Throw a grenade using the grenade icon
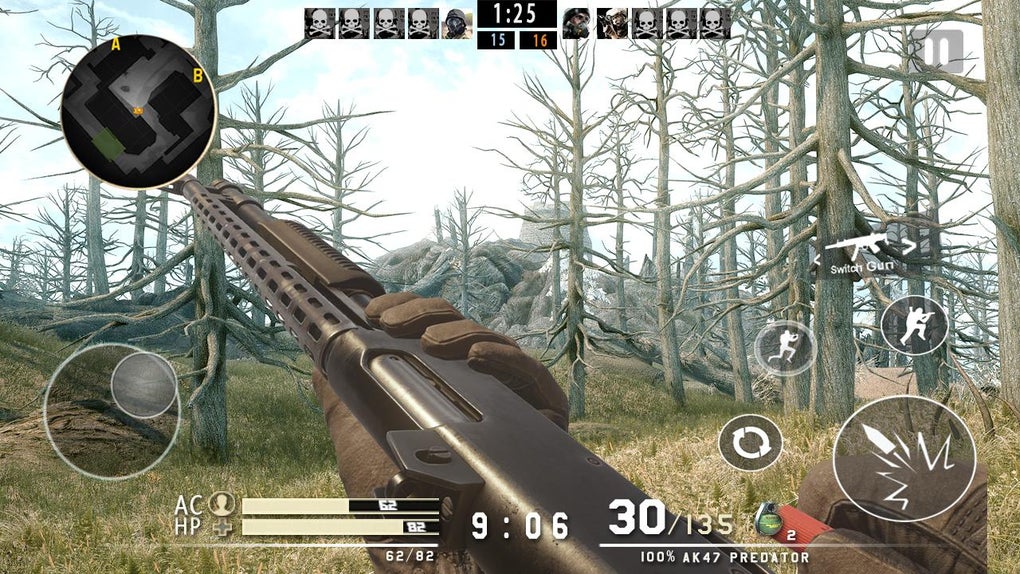 [x=768, y=520]
